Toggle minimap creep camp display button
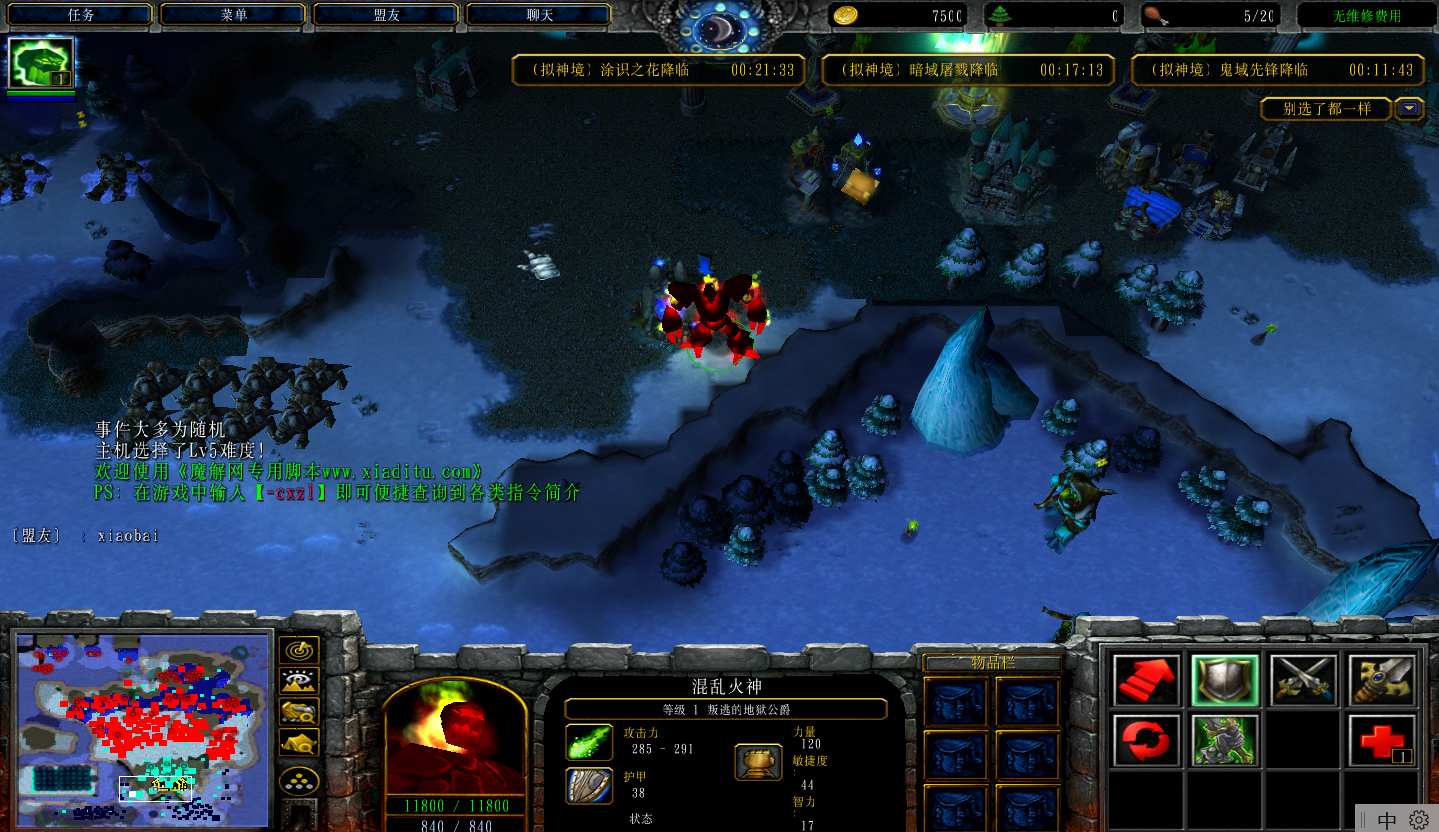The image size is (1439, 832). (x=300, y=742)
